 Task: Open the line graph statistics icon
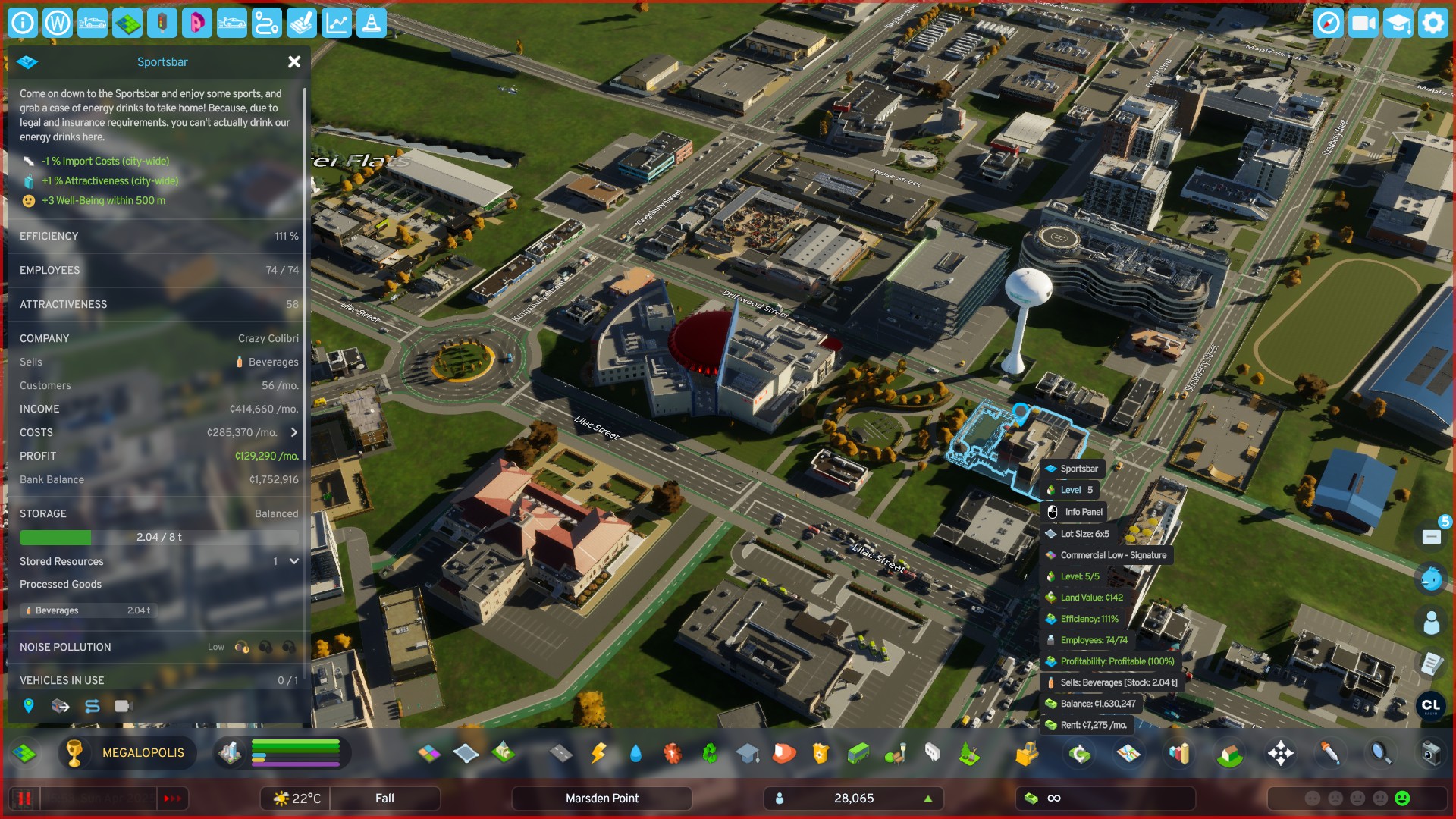337,23
